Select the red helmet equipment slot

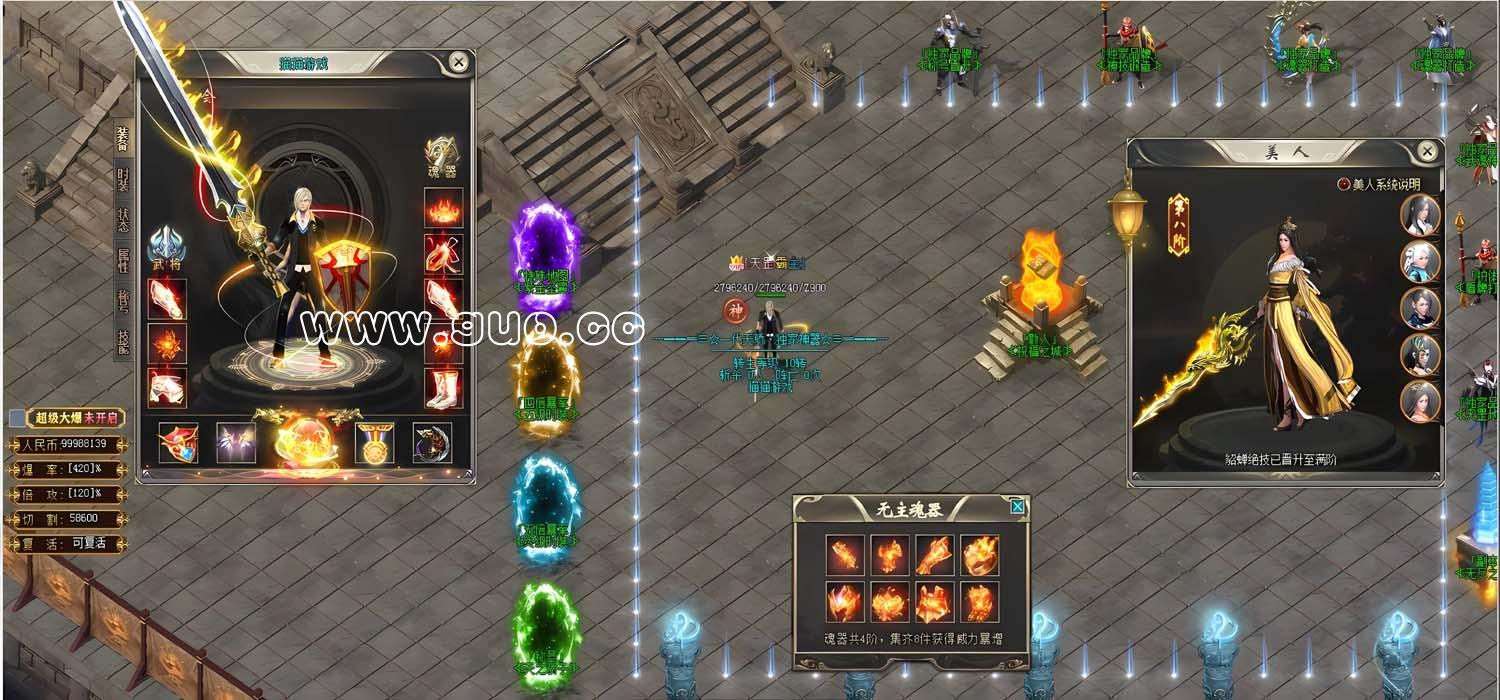178,443
